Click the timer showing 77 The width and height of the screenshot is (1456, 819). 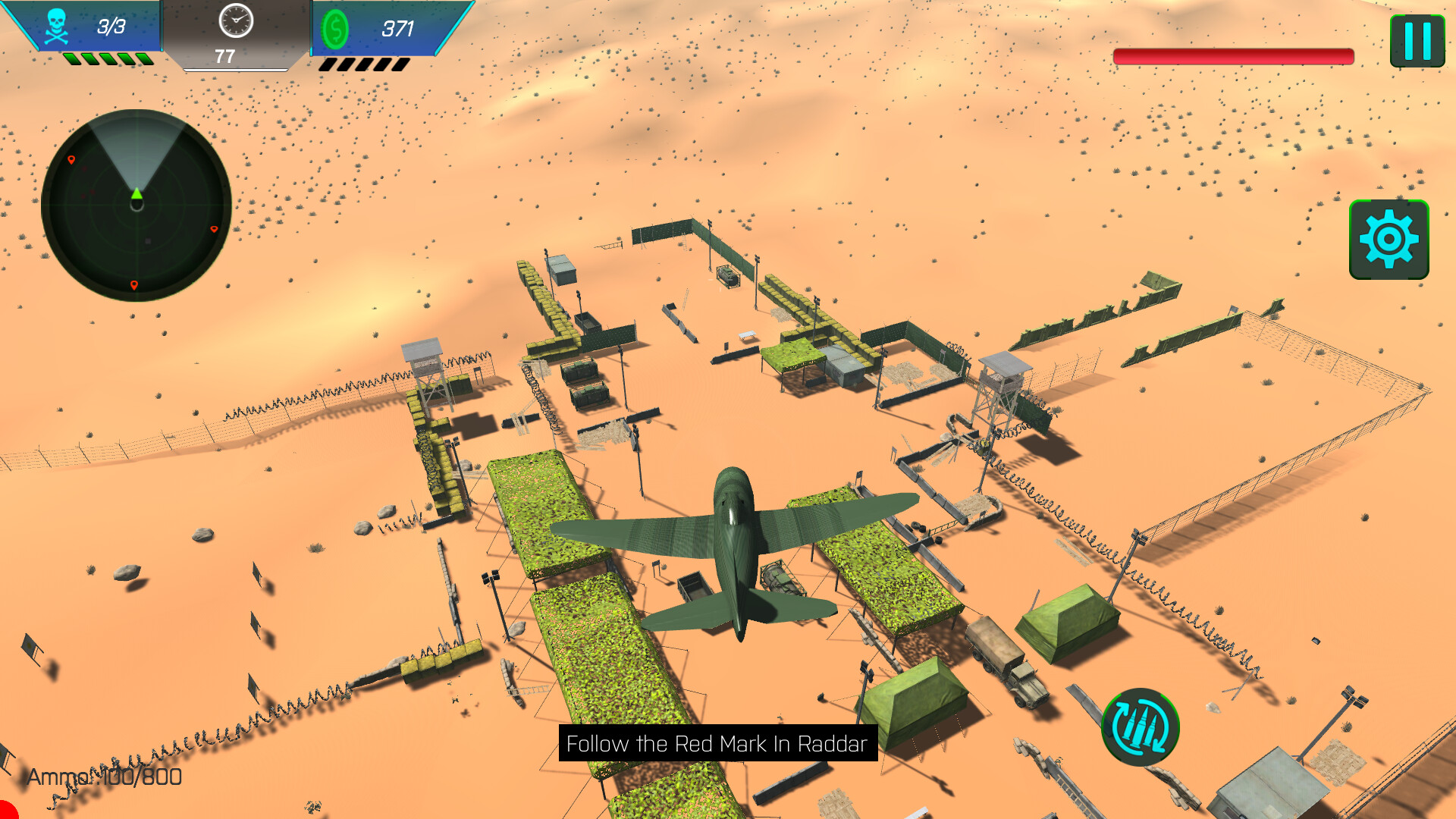[x=225, y=54]
